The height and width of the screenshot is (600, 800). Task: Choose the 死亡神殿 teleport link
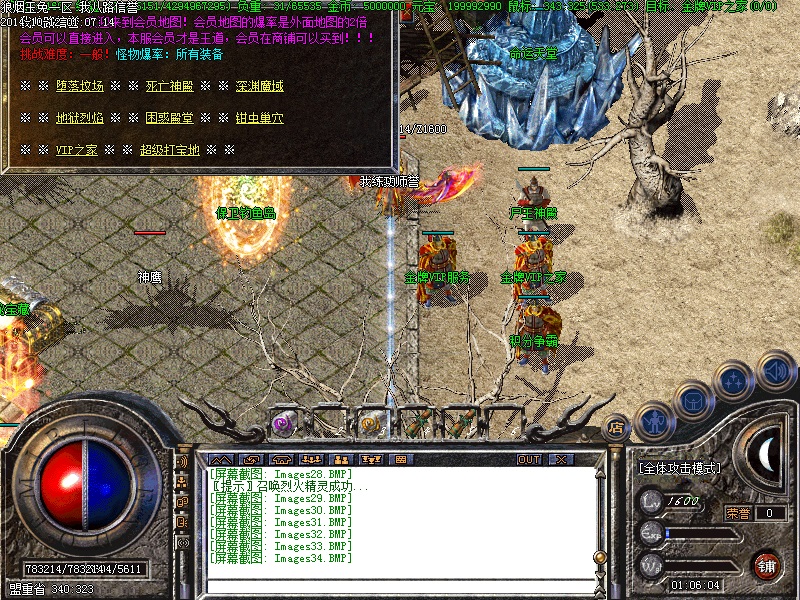[169, 86]
